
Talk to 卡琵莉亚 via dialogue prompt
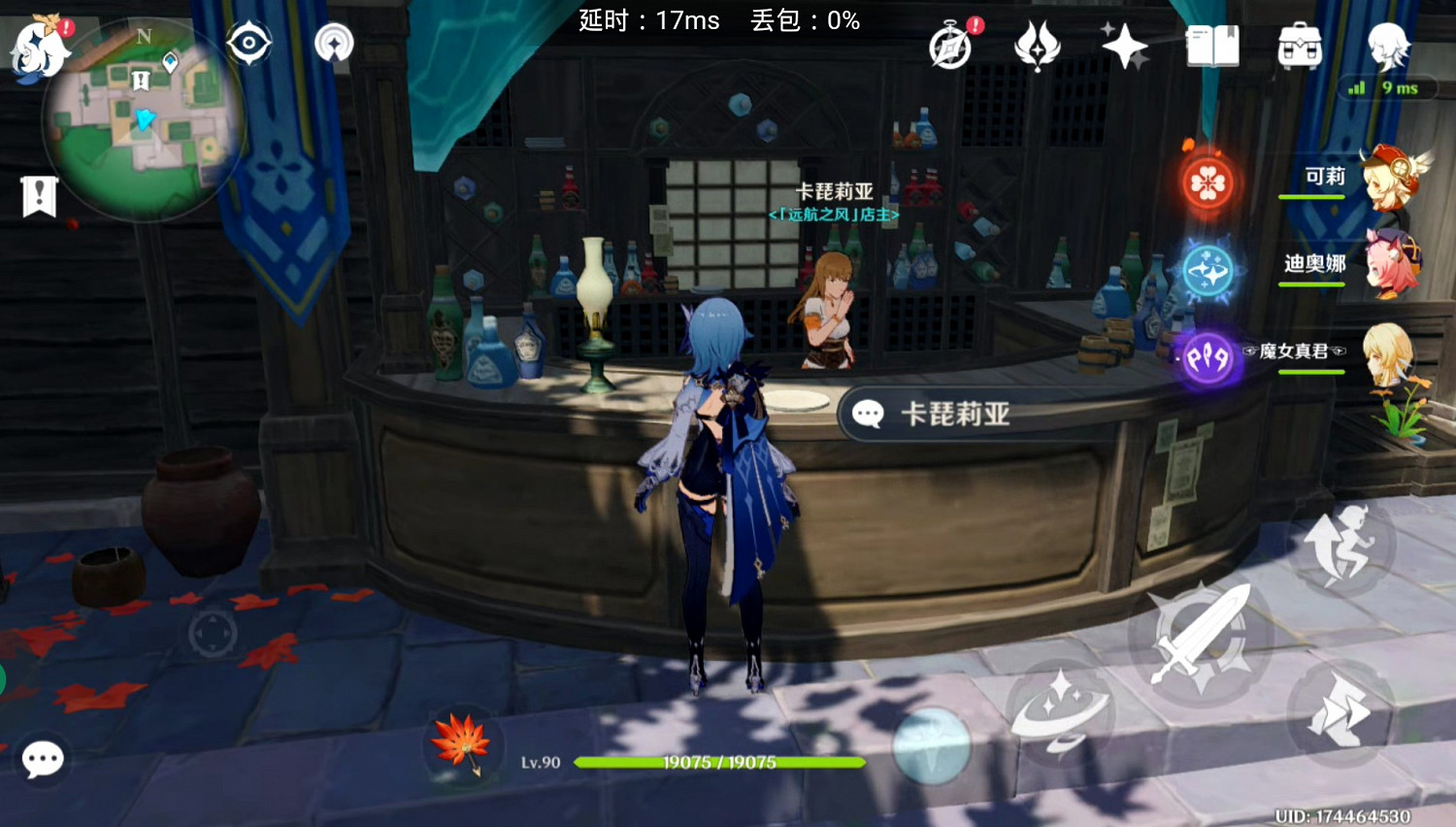[932, 413]
